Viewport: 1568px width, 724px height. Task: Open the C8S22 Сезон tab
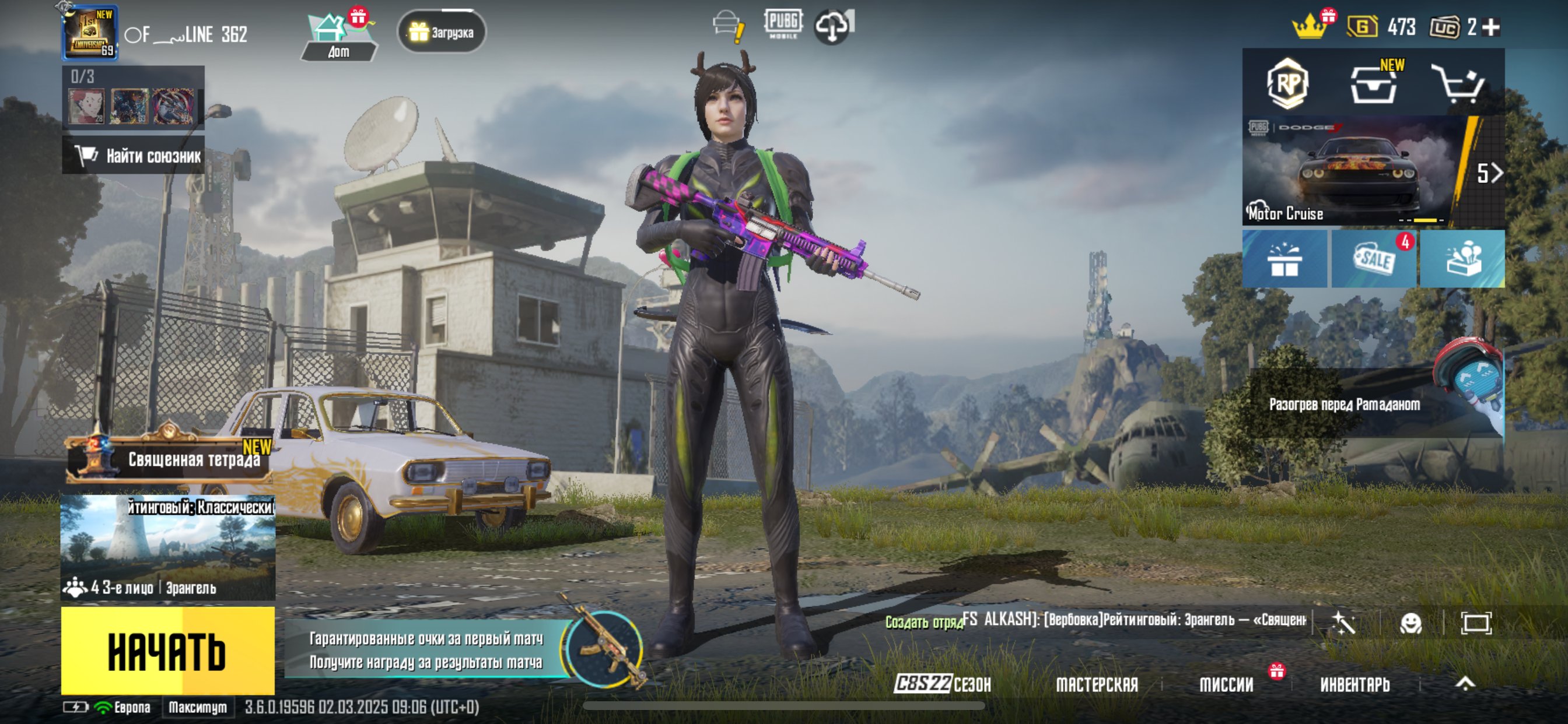[x=942, y=684]
